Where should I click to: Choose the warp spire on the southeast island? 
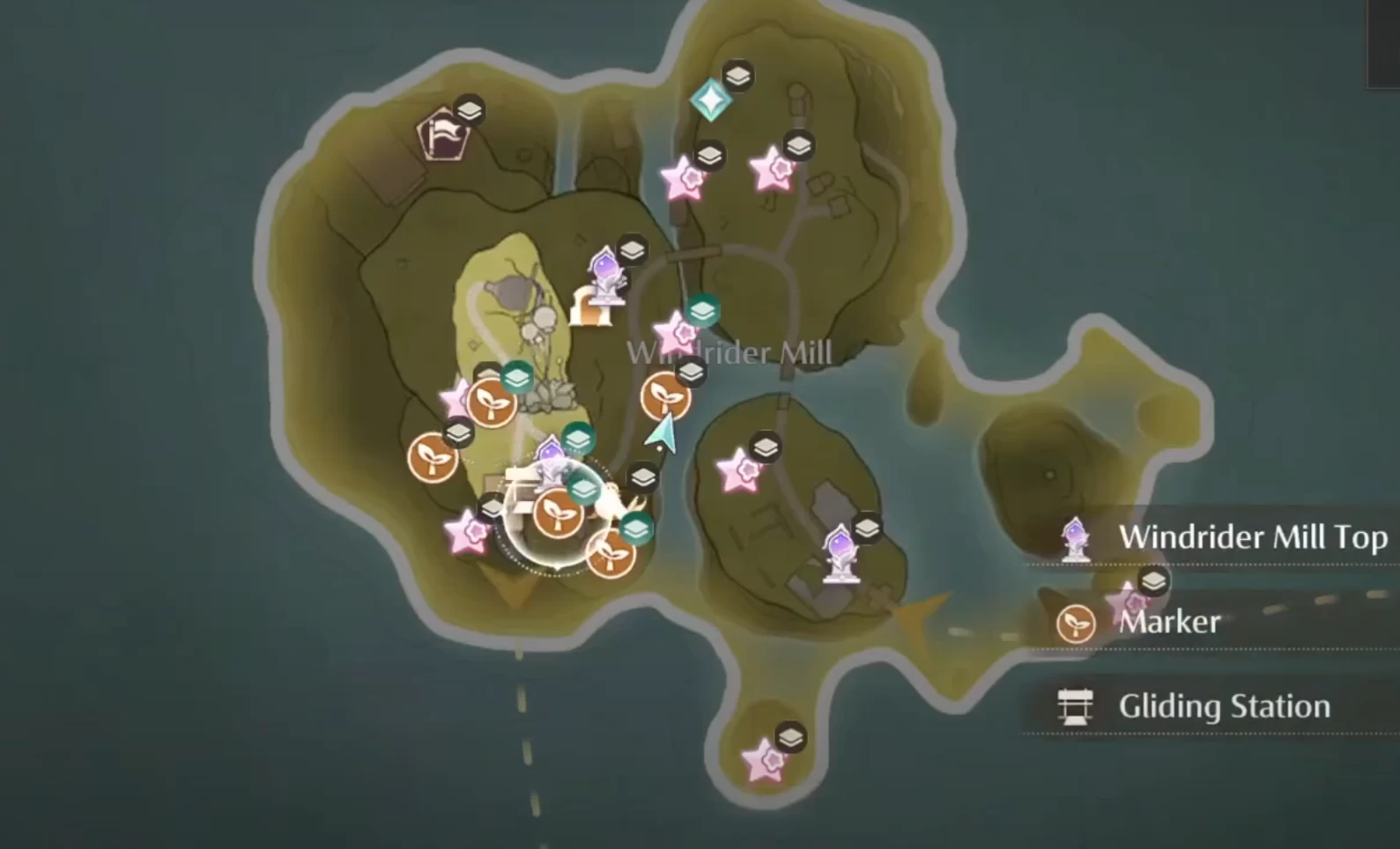(x=840, y=553)
